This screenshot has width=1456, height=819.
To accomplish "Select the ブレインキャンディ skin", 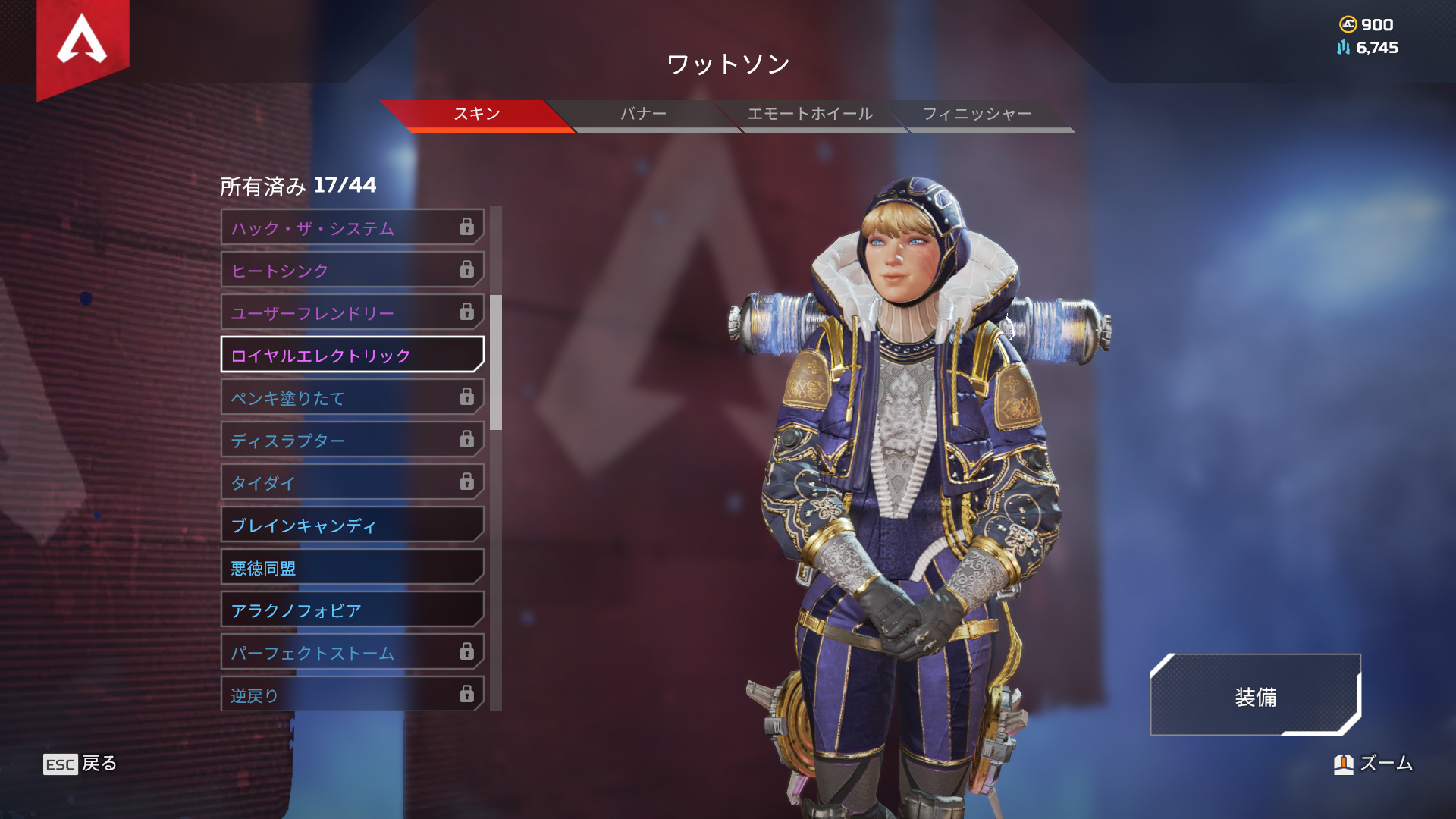I will click(x=352, y=525).
